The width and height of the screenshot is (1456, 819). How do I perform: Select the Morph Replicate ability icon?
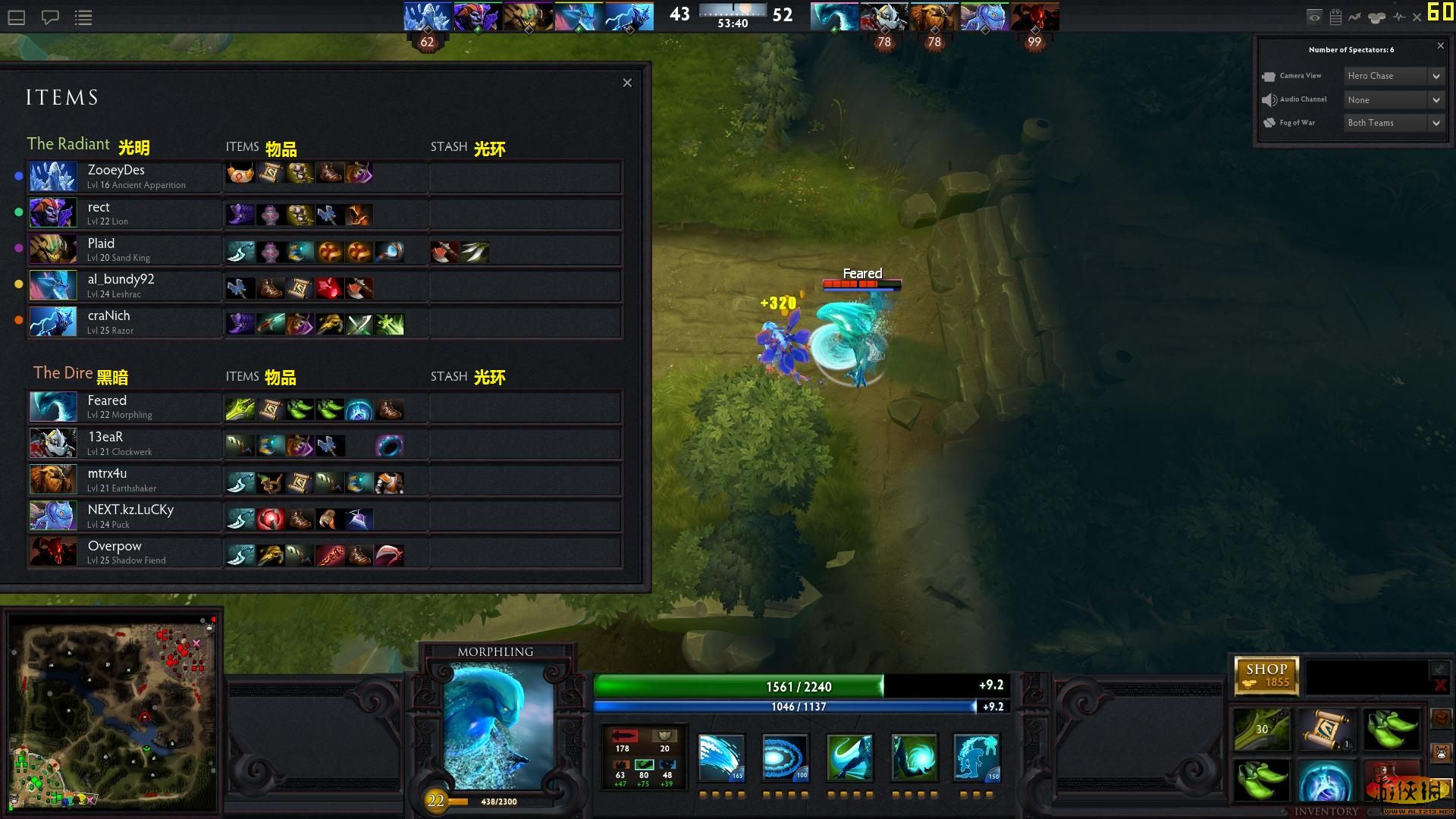click(x=976, y=758)
